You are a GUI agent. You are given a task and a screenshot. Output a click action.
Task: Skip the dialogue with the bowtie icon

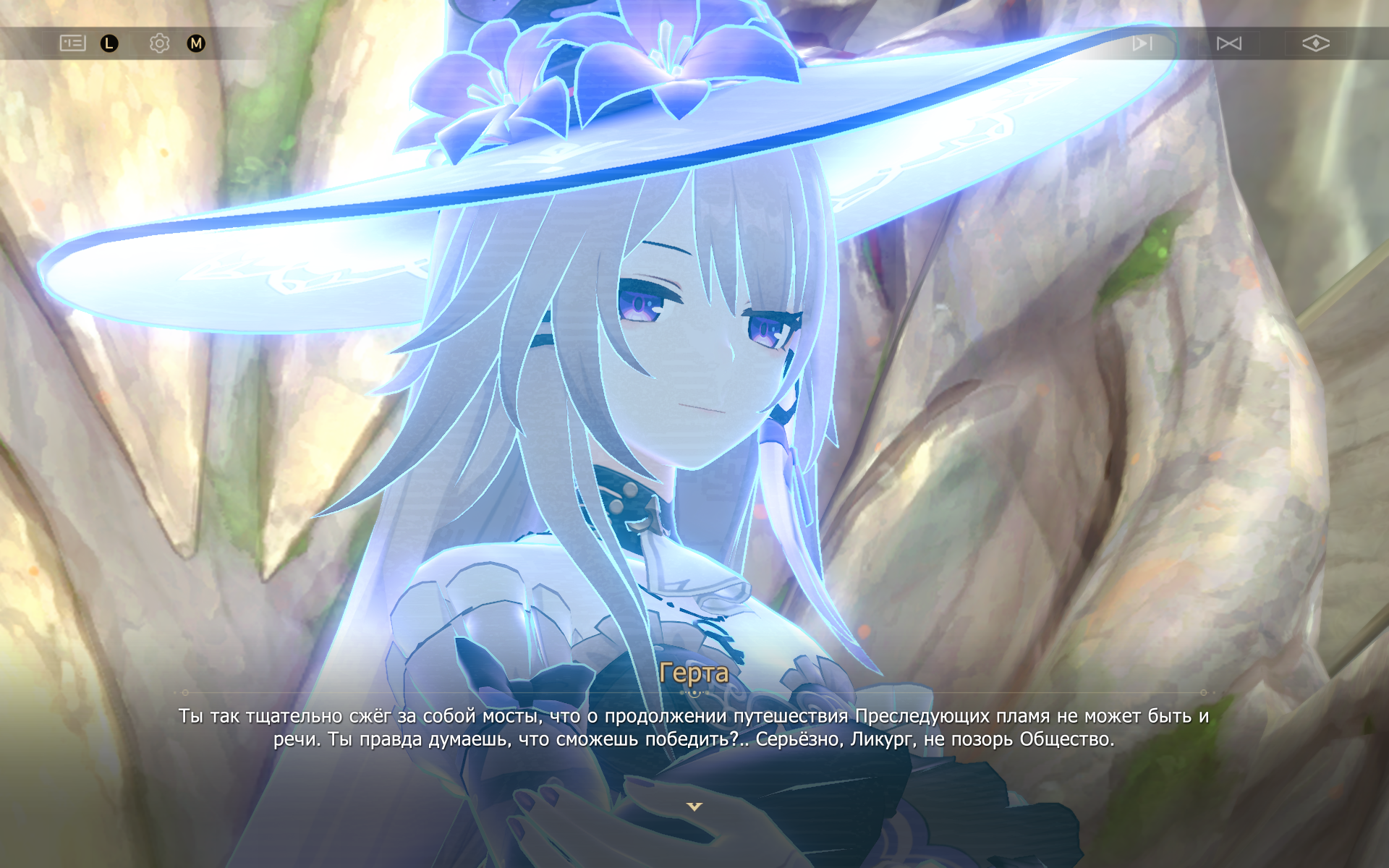point(1228,43)
